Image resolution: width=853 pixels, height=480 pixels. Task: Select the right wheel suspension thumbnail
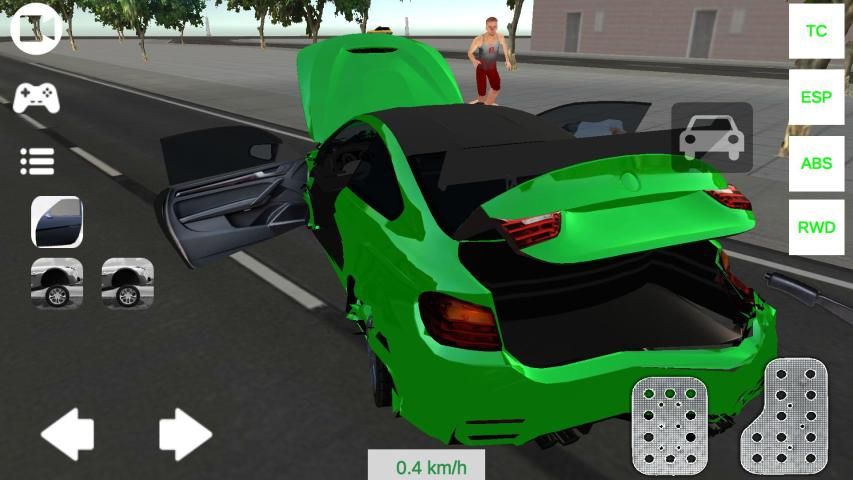tap(128, 283)
